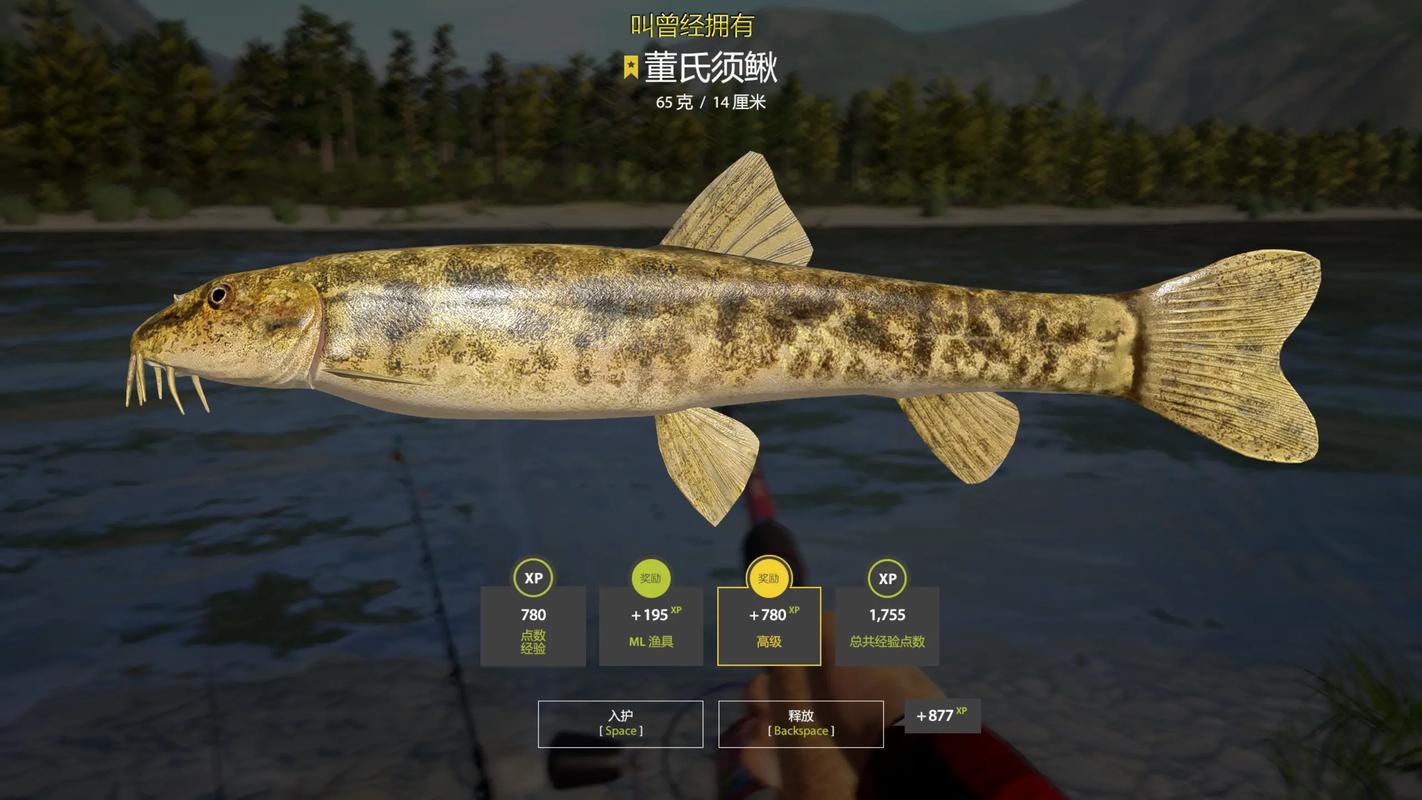Screen dimensions: 1422x800
Task: Choose the highlighted 高级 bonus tile
Action: click(x=769, y=626)
